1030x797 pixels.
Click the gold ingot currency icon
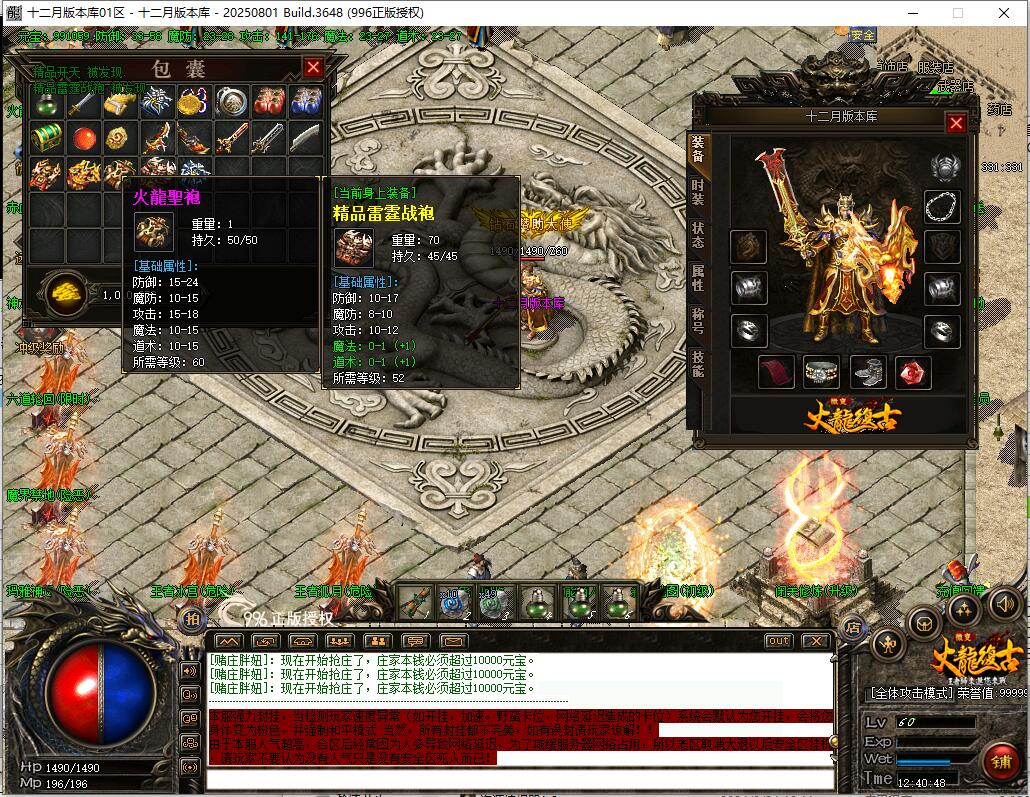coord(66,294)
